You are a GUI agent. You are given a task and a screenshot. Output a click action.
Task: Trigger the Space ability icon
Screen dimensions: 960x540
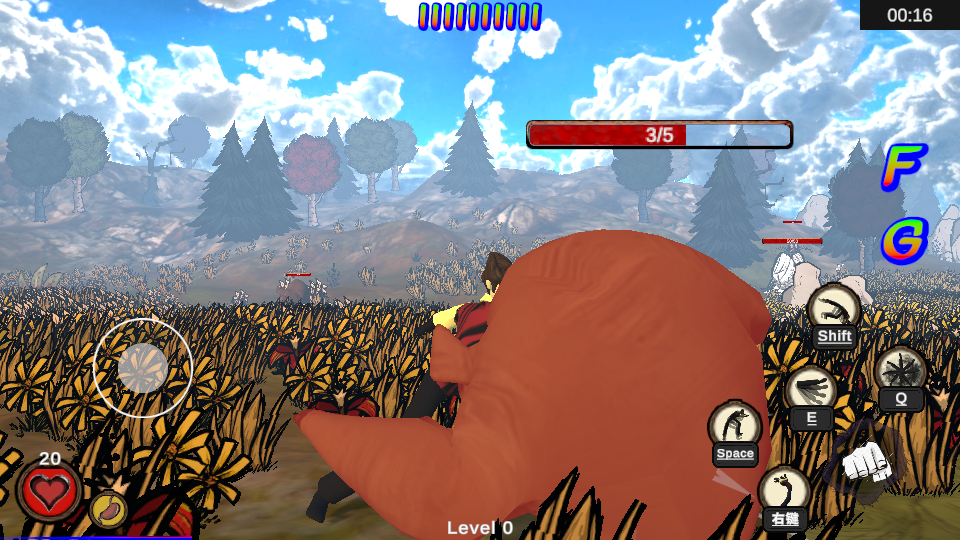[x=735, y=427]
